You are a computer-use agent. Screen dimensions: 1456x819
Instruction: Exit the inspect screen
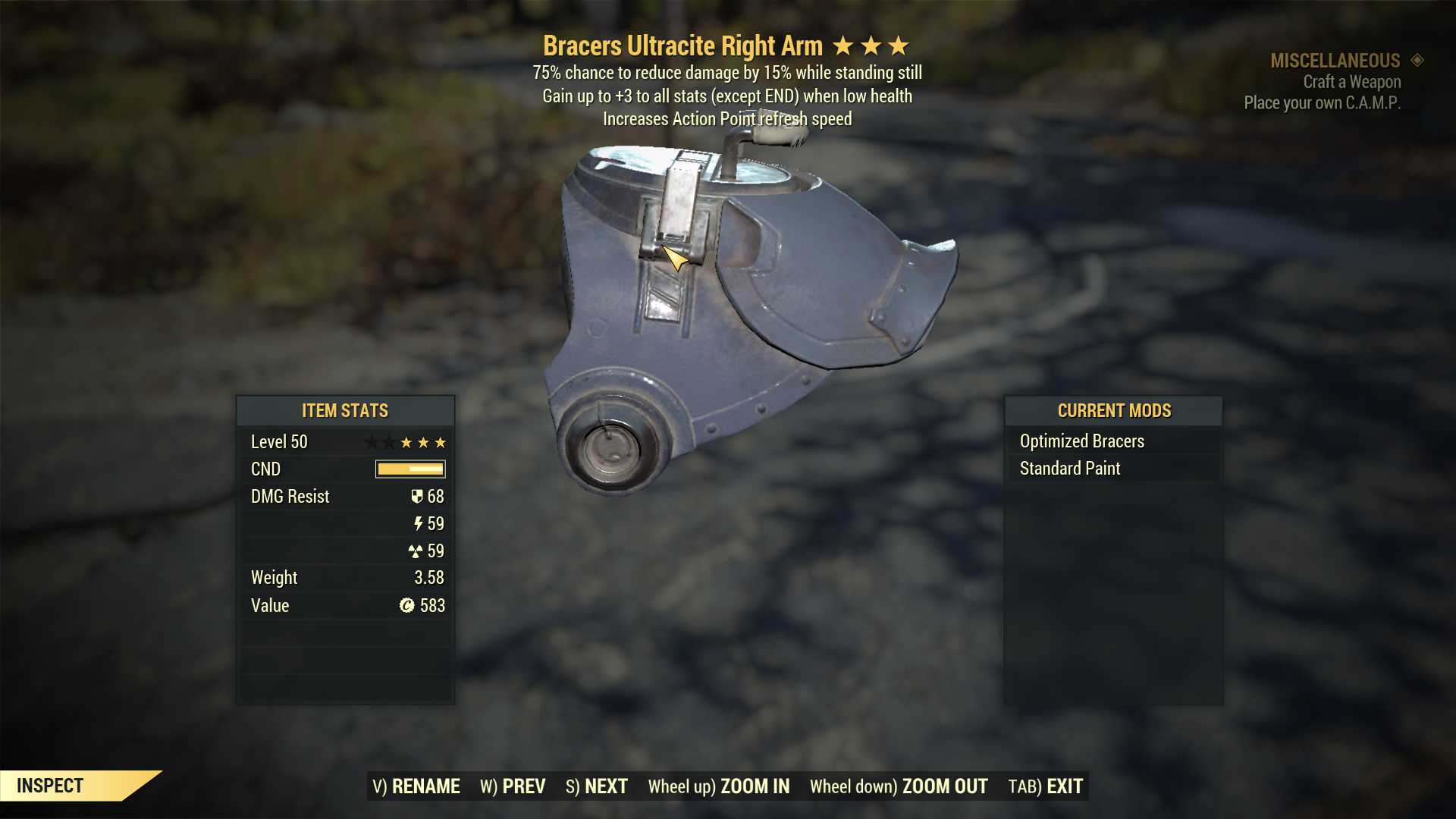(1045, 786)
